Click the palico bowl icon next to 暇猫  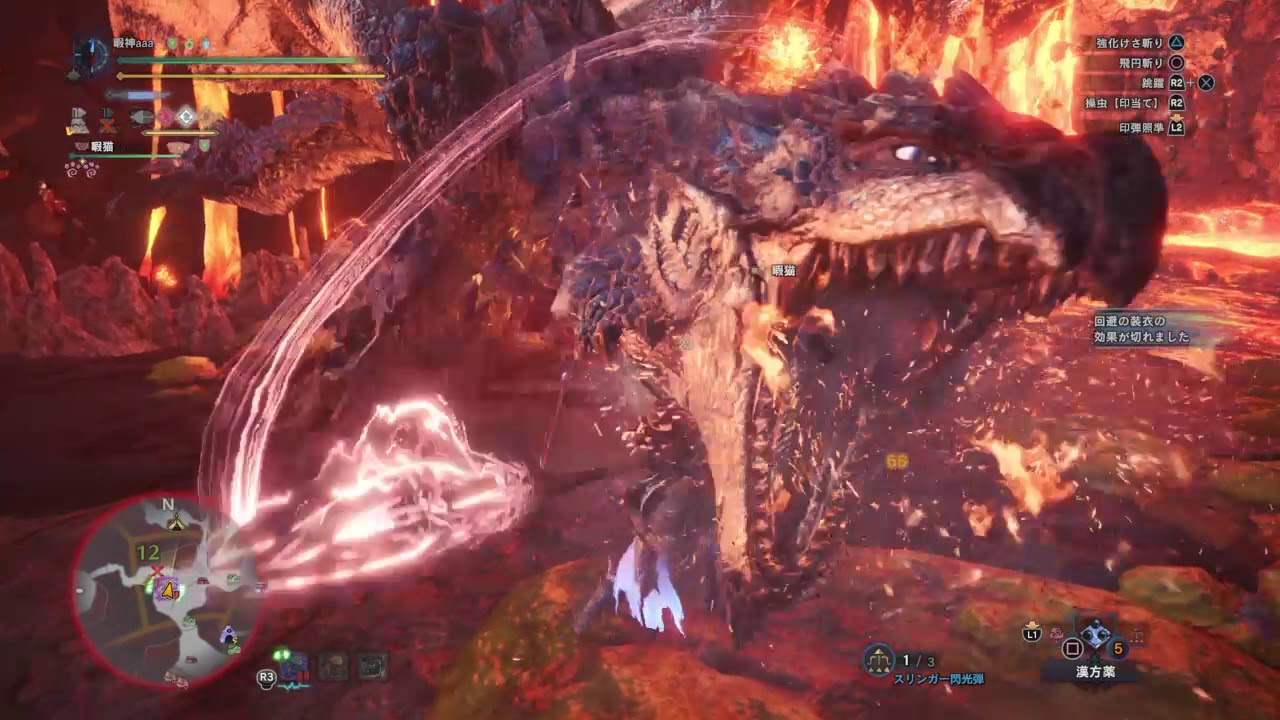[80, 146]
